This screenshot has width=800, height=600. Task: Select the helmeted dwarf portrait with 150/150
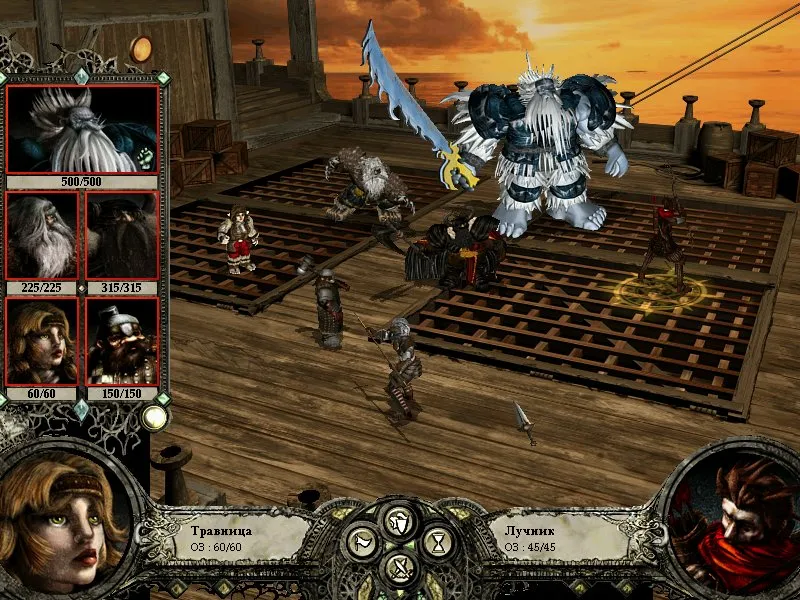tap(123, 342)
